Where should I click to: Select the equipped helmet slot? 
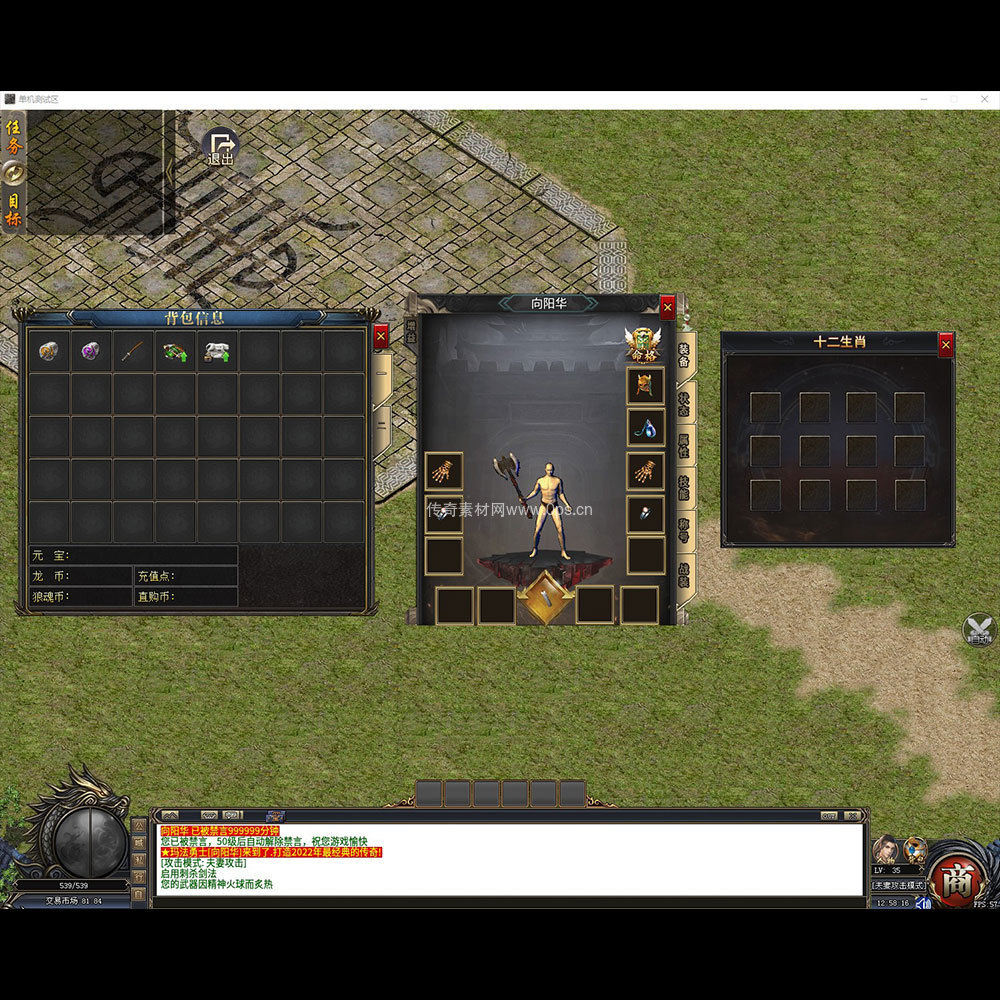click(645, 386)
